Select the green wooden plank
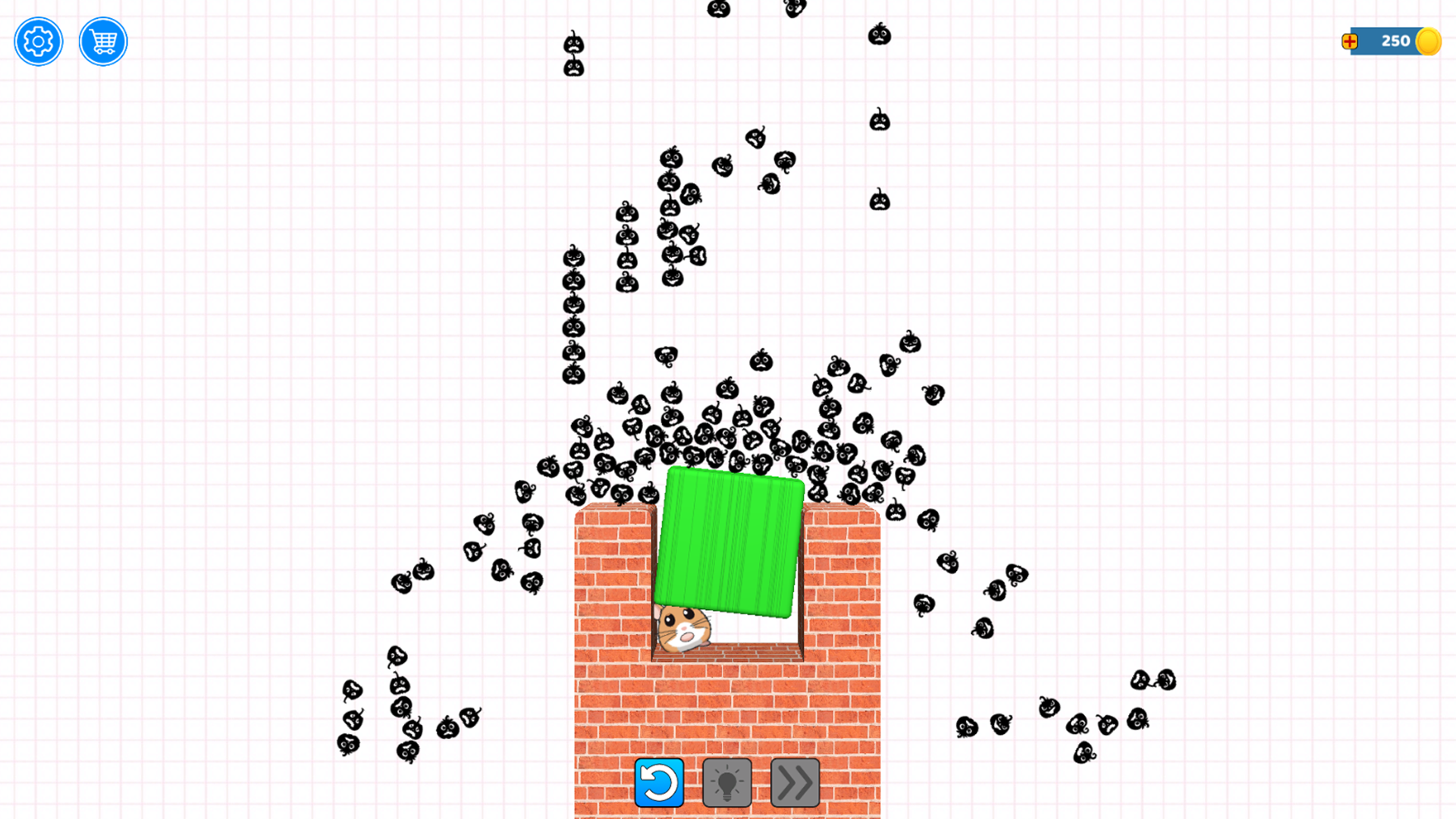Image resolution: width=1456 pixels, height=819 pixels. click(728, 538)
